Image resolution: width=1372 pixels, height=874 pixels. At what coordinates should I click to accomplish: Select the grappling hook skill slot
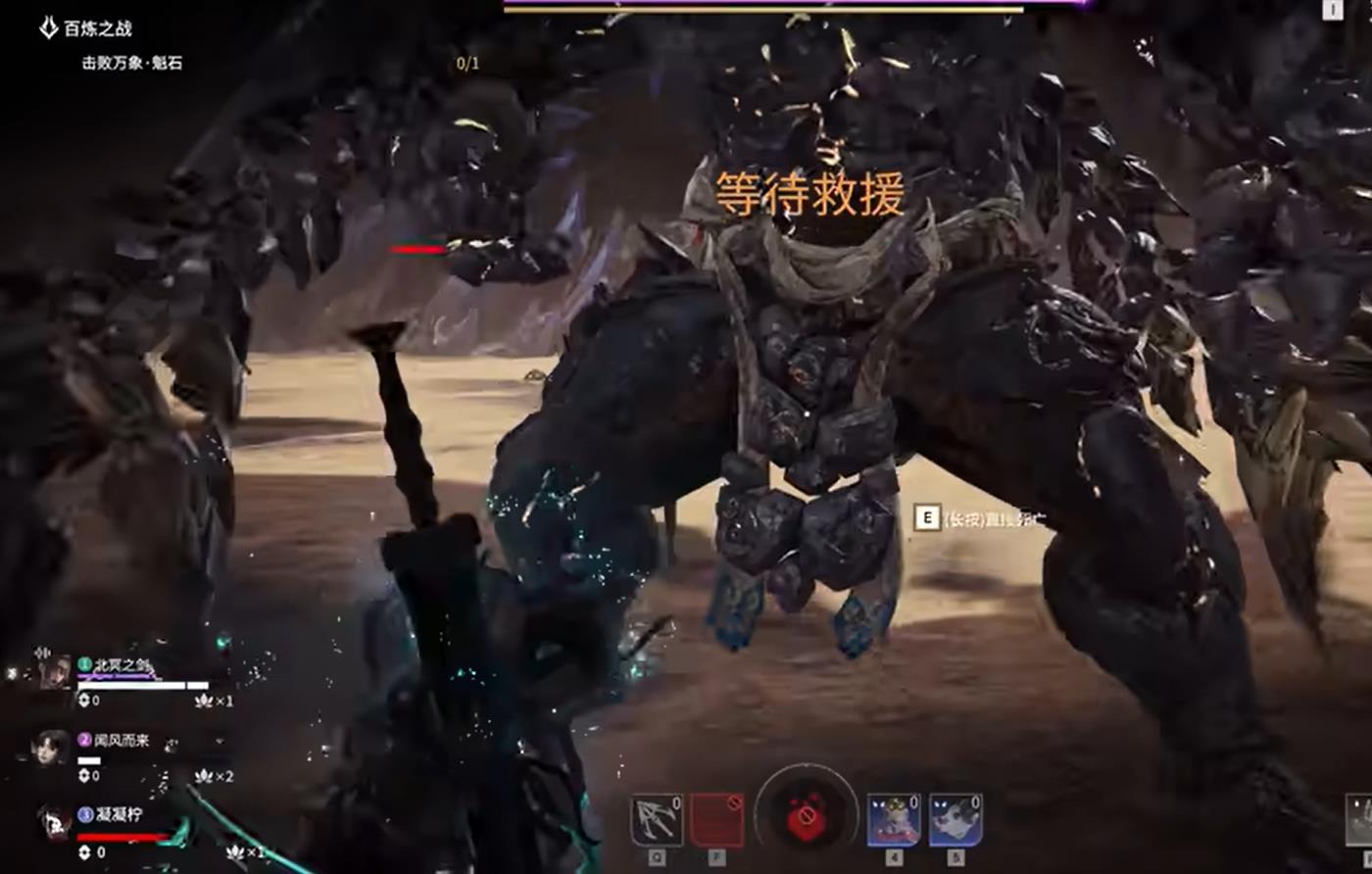pos(657,820)
